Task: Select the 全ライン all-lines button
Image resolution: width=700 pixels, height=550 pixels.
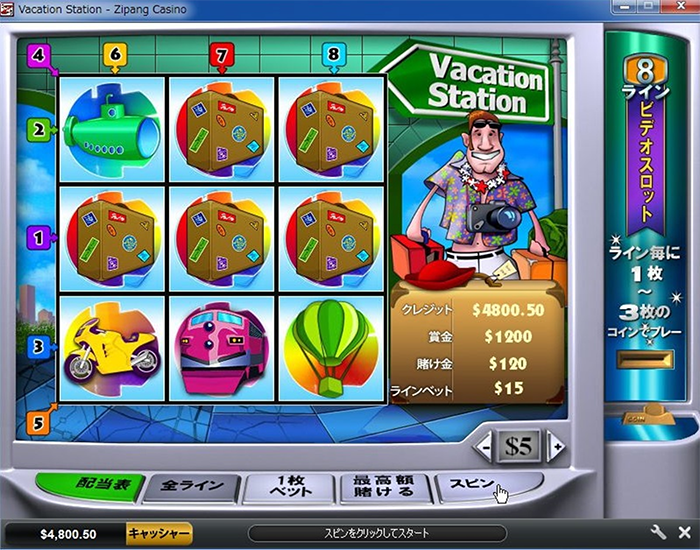Action: pos(189,487)
